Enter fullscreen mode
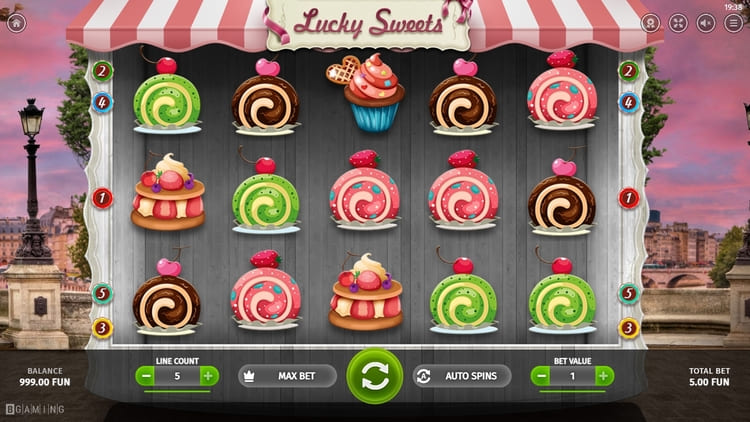This screenshot has height=422, width=750. 678,22
